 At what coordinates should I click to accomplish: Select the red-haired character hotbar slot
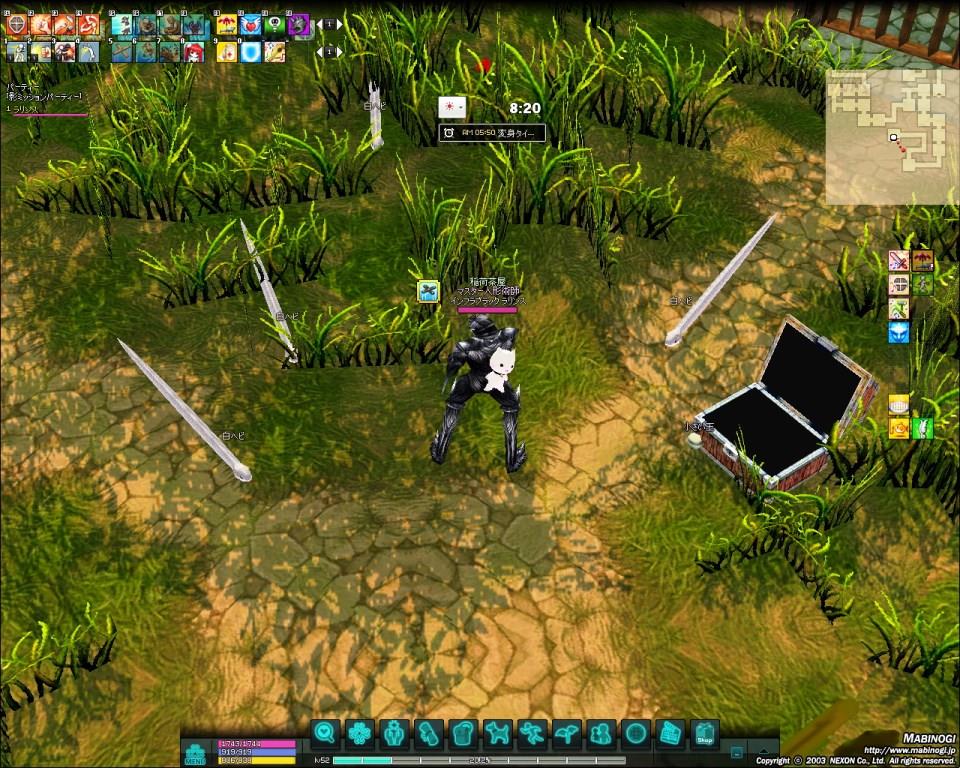click(193, 51)
